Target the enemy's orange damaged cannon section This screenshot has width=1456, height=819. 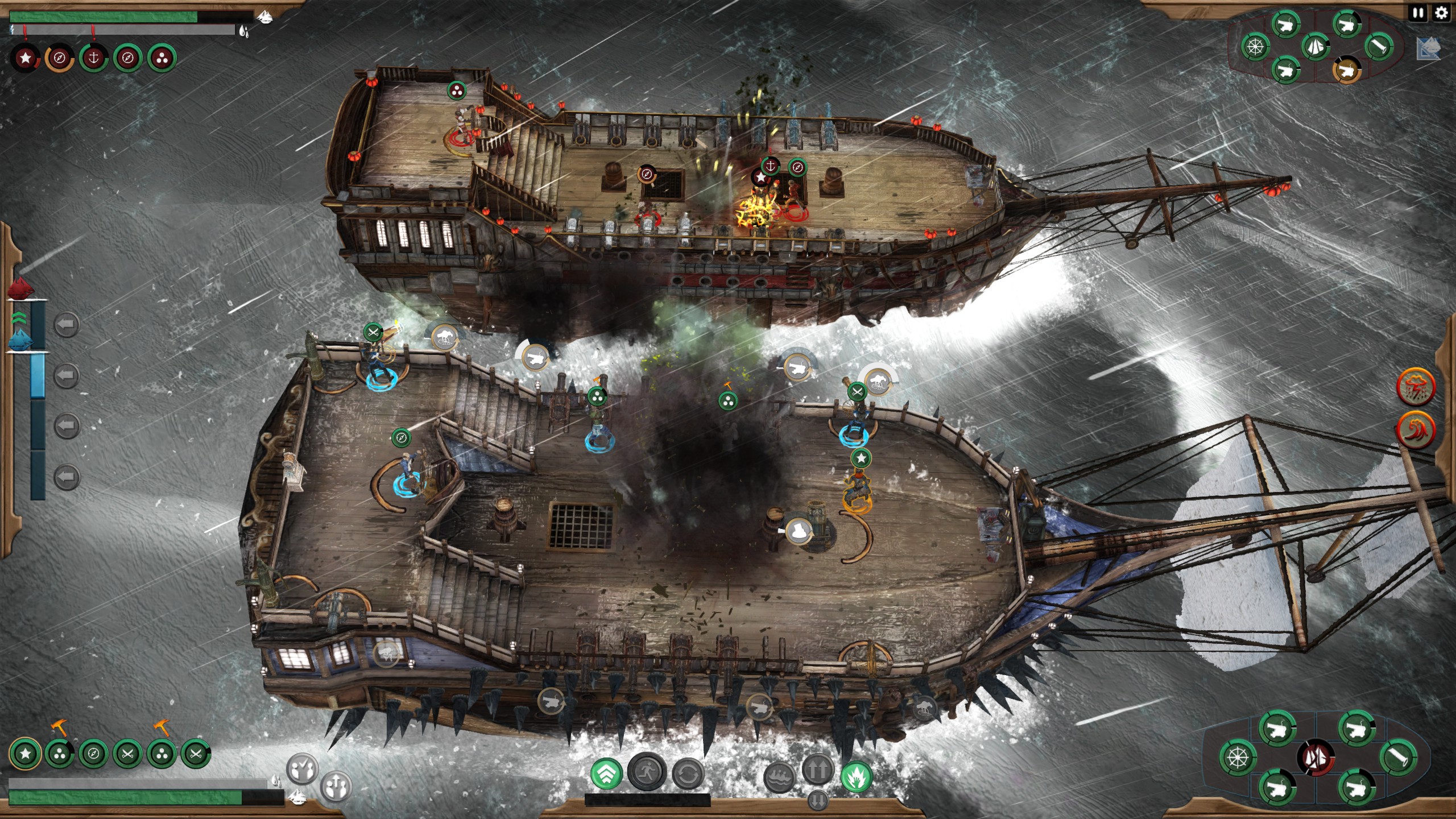click(x=1346, y=69)
